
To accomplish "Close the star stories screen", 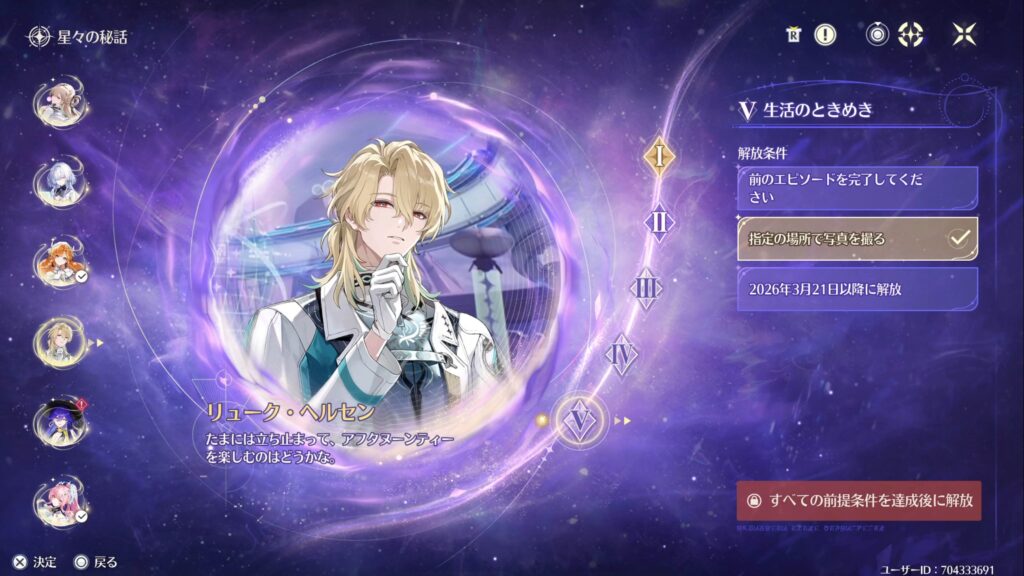I will pyautogui.click(x=964, y=35).
